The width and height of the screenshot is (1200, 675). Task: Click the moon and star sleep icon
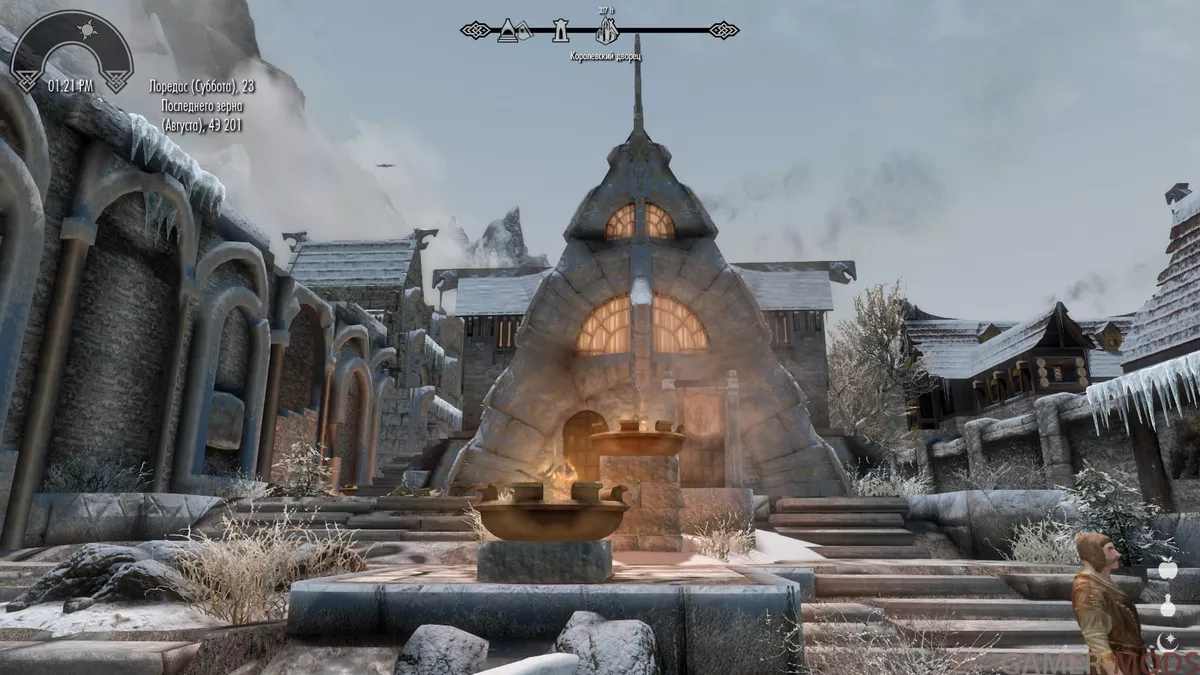point(1166,641)
